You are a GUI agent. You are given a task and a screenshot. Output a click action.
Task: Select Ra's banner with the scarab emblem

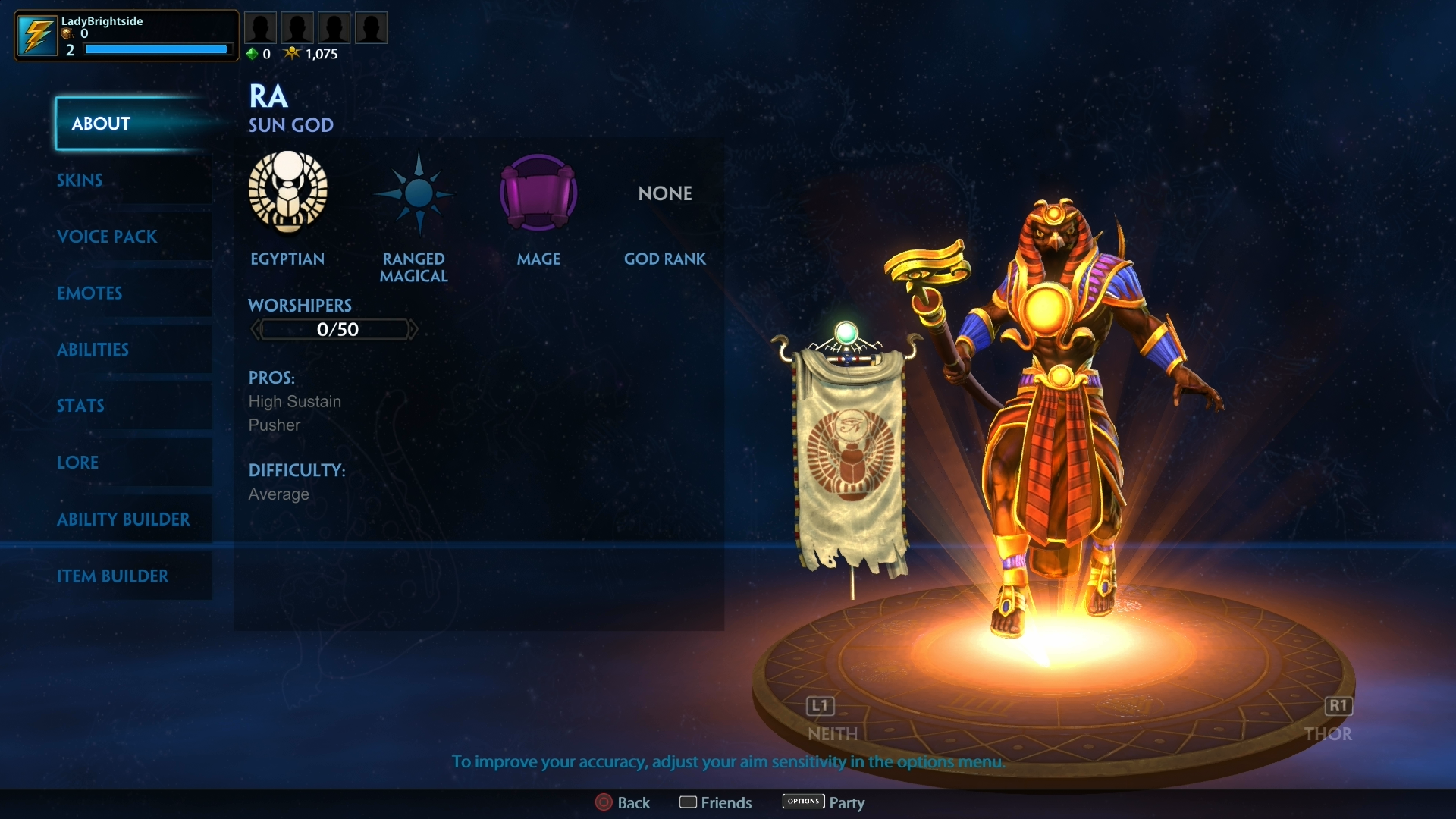(849, 455)
